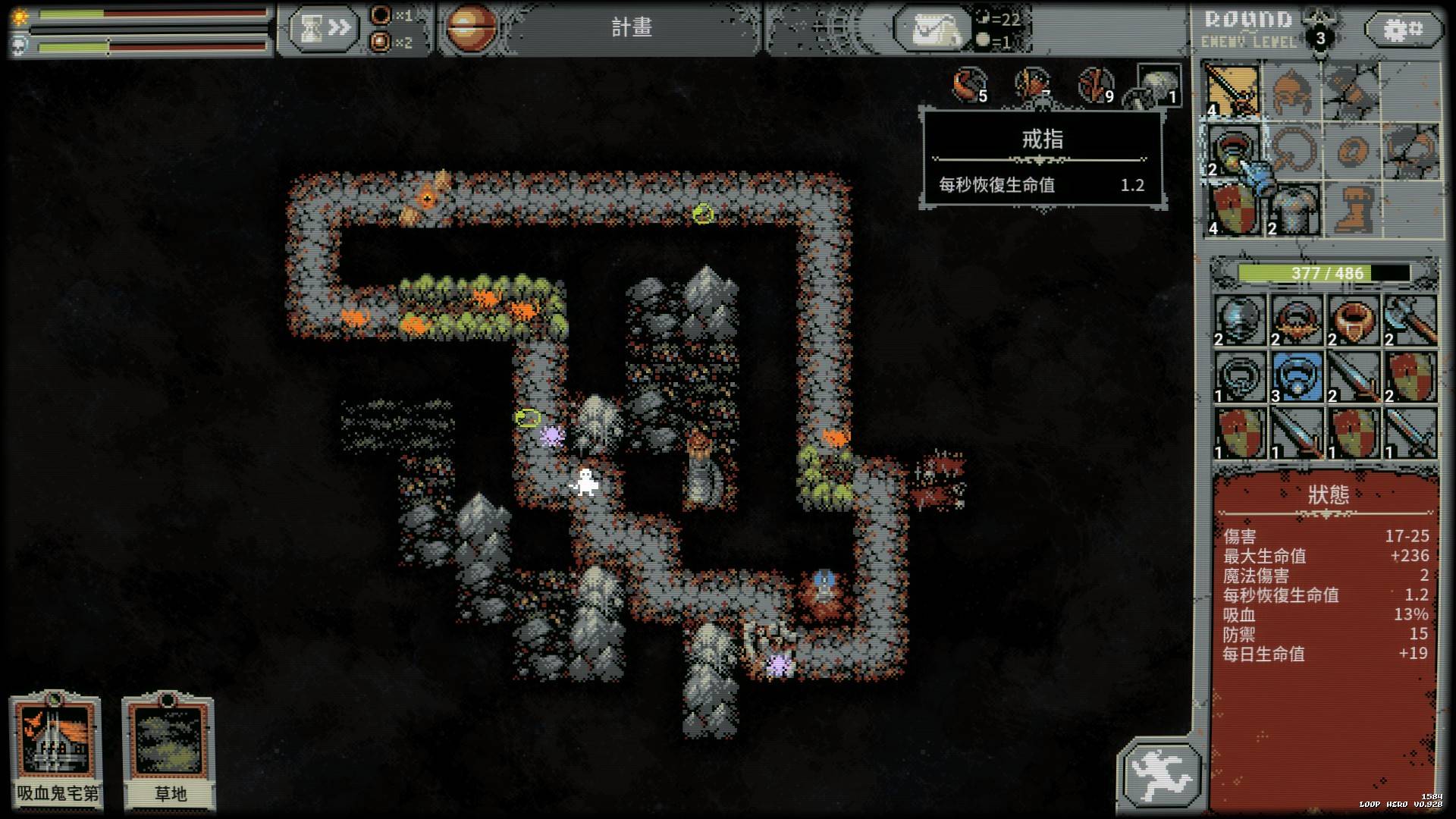Toggle the game speed hourglass button
Image resolution: width=1456 pixels, height=819 pixels.
(324, 29)
